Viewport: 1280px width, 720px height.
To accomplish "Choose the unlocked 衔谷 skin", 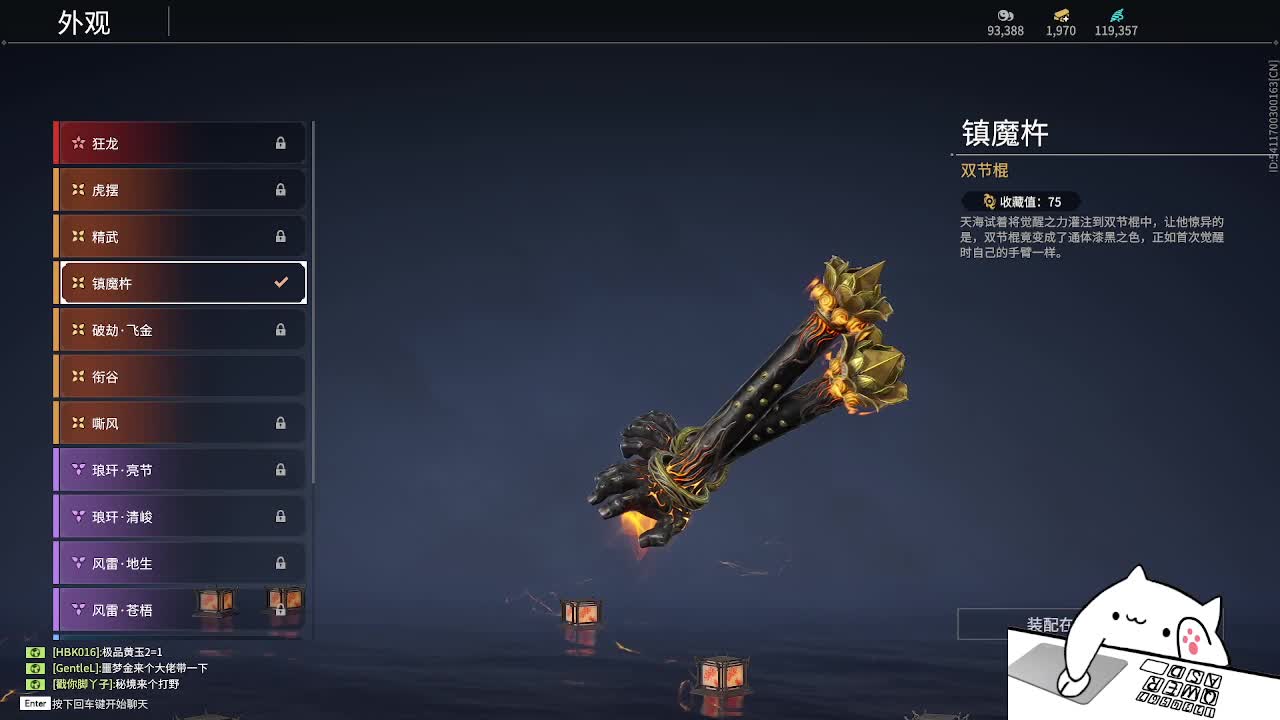I will click(182, 377).
